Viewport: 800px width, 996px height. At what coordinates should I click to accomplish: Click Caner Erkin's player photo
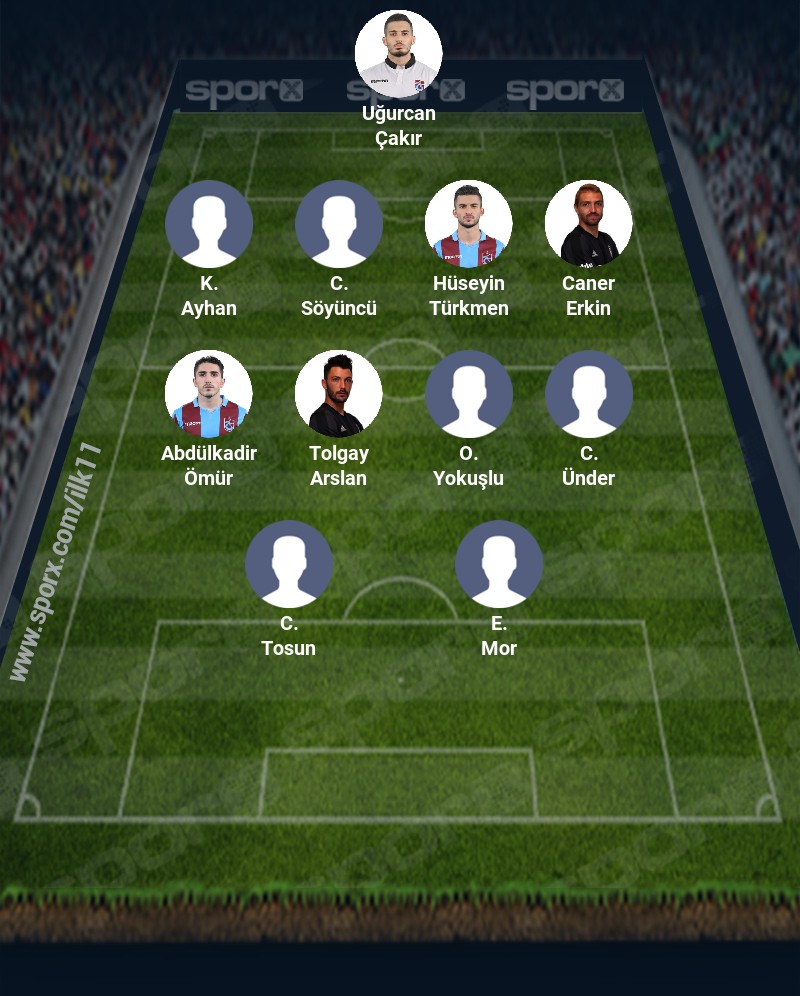tap(589, 224)
